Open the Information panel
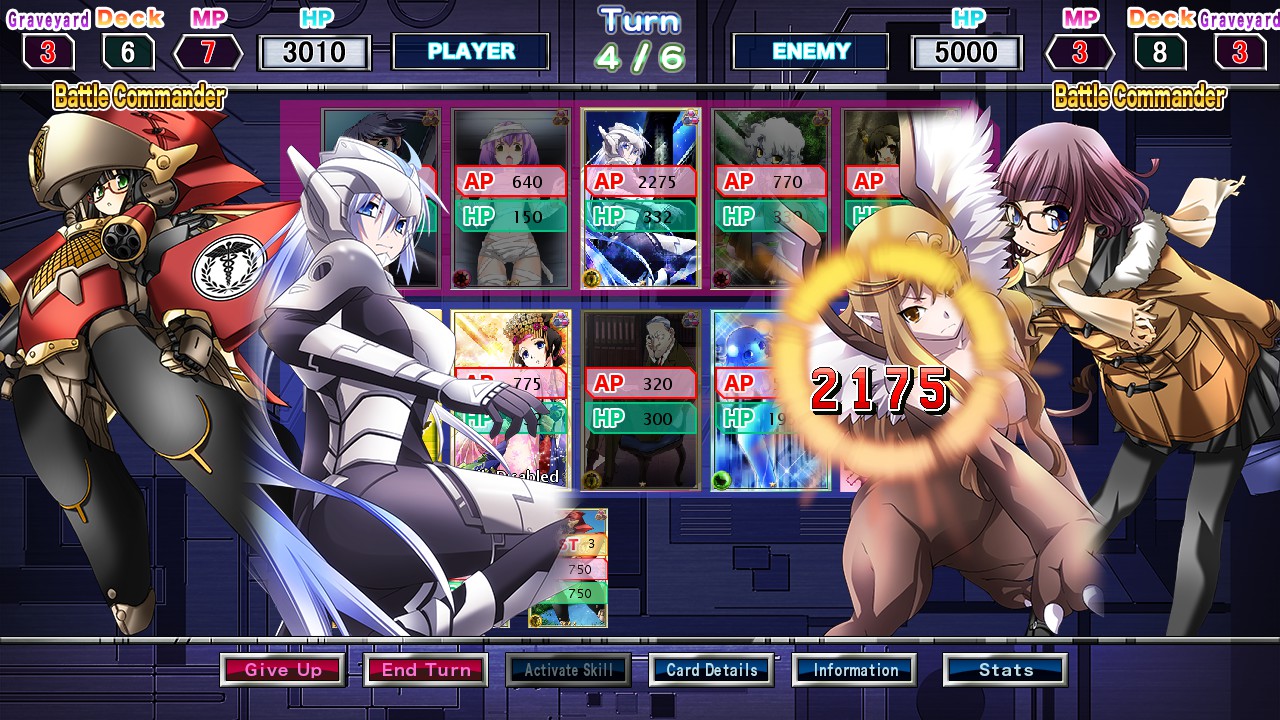 coord(854,669)
